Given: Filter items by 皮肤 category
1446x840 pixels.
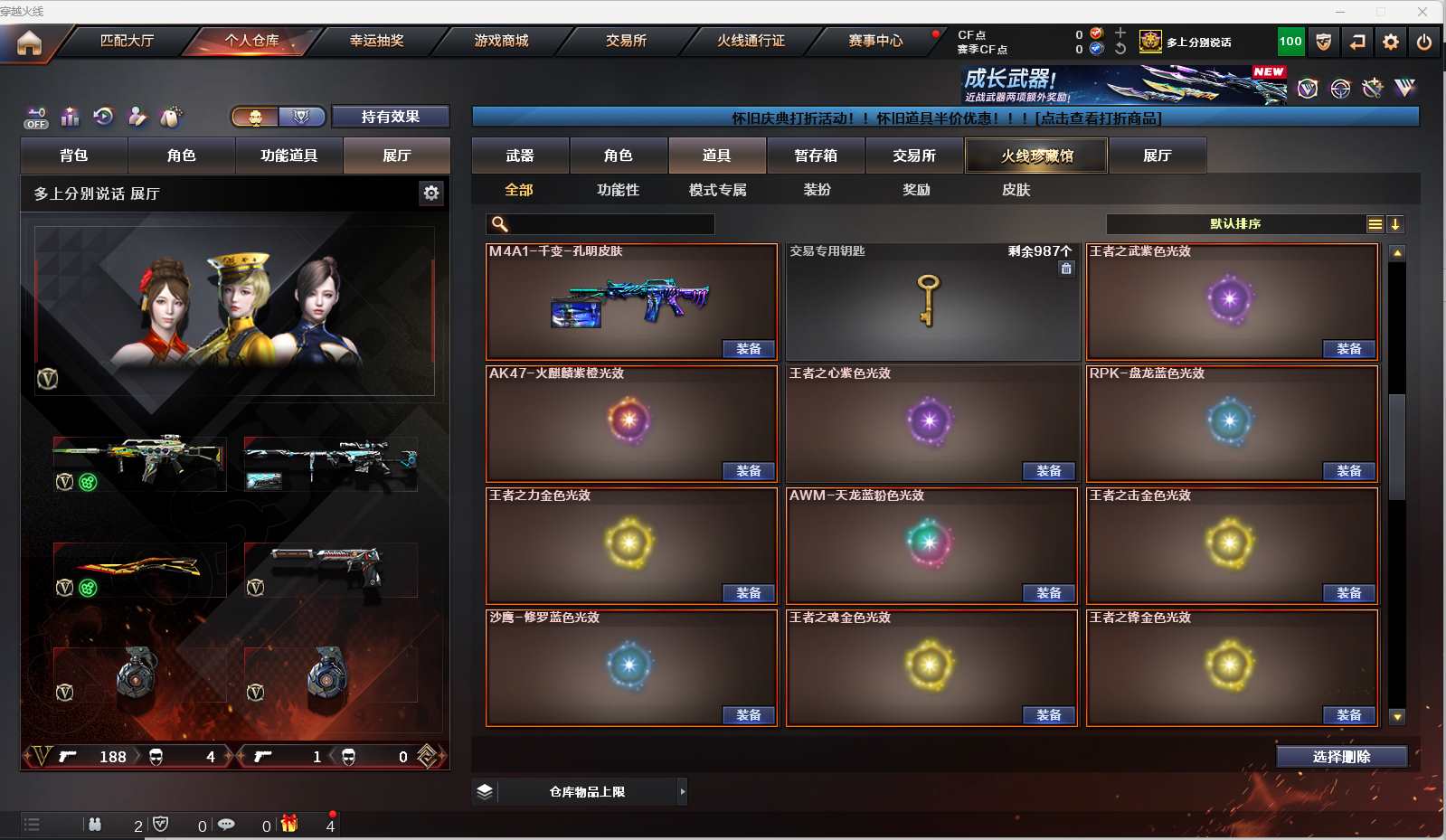Looking at the screenshot, I should point(1016,190).
